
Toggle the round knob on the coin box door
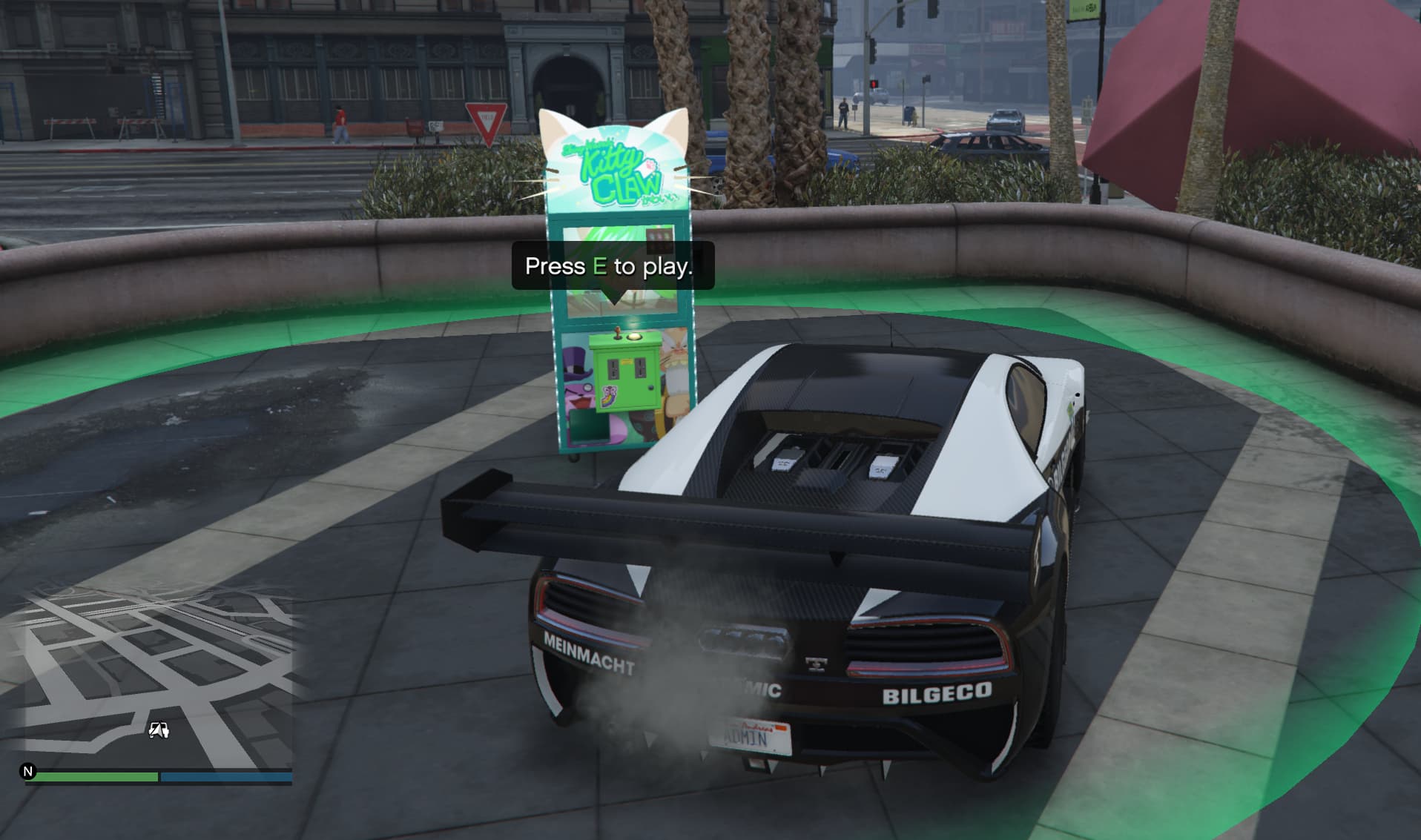point(651,388)
